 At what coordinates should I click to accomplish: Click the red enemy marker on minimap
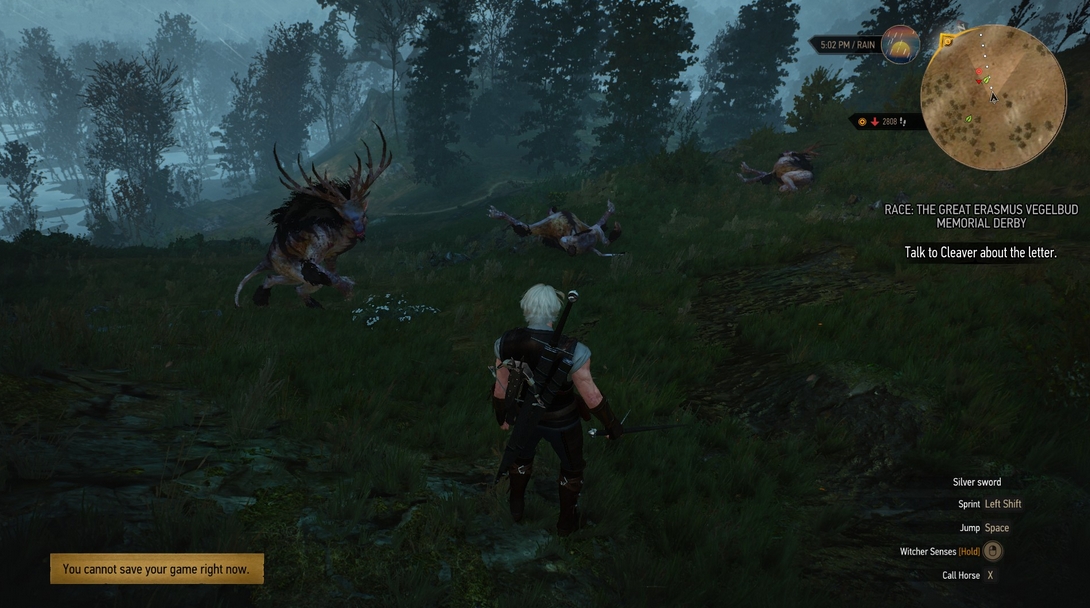979,74
